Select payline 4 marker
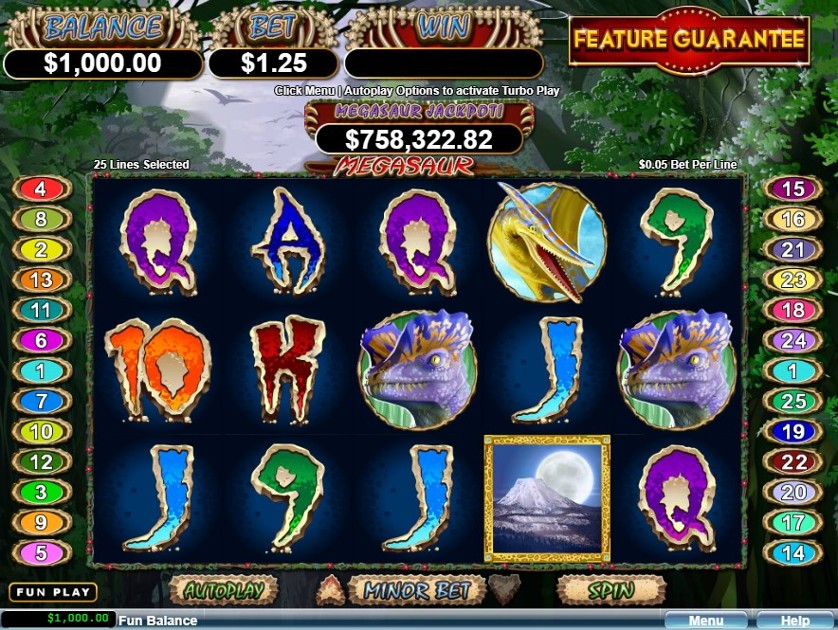The image size is (838, 630). pyautogui.click(x=41, y=189)
